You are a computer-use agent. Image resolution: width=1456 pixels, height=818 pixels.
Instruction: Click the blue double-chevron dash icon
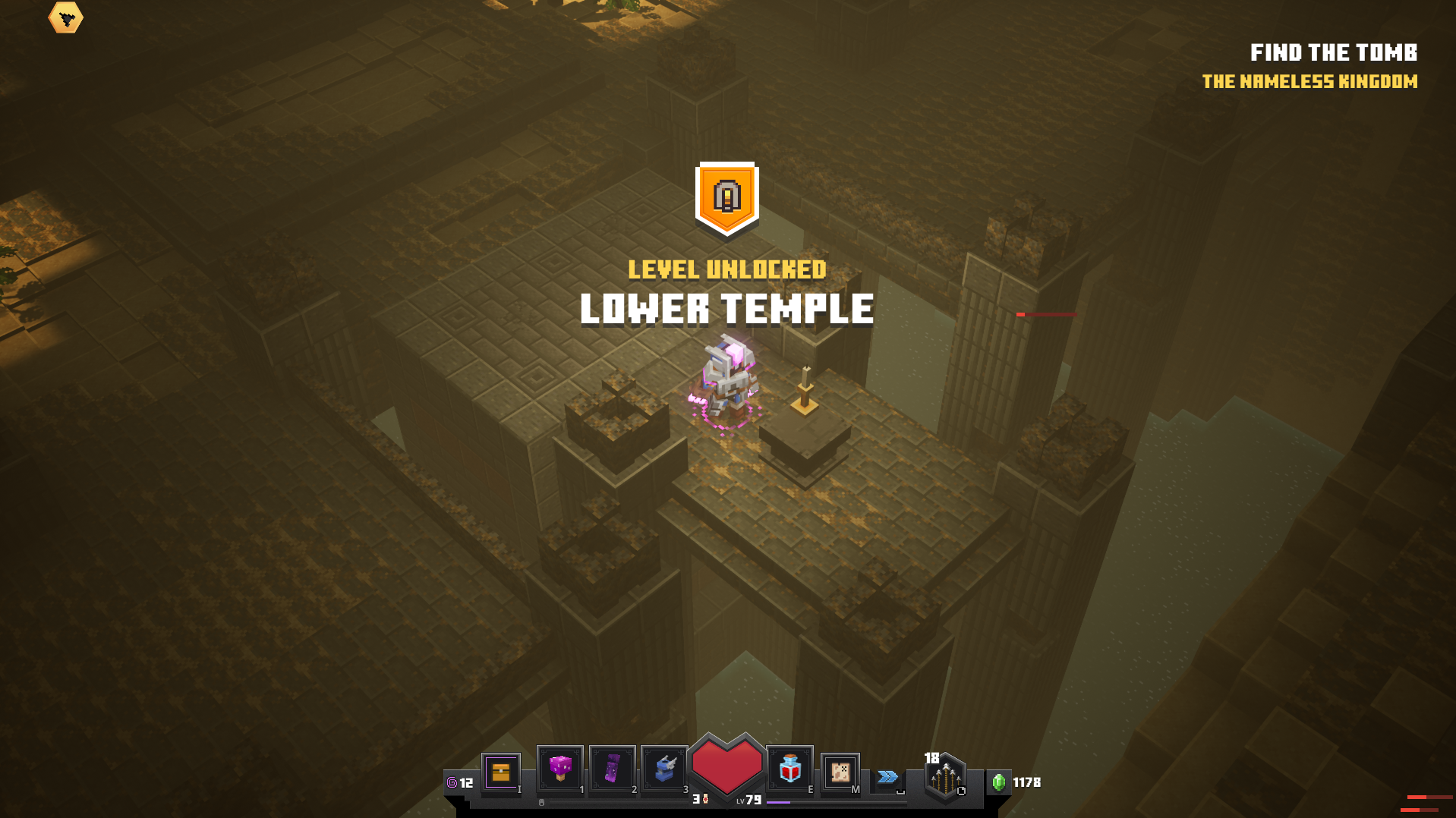[887, 776]
